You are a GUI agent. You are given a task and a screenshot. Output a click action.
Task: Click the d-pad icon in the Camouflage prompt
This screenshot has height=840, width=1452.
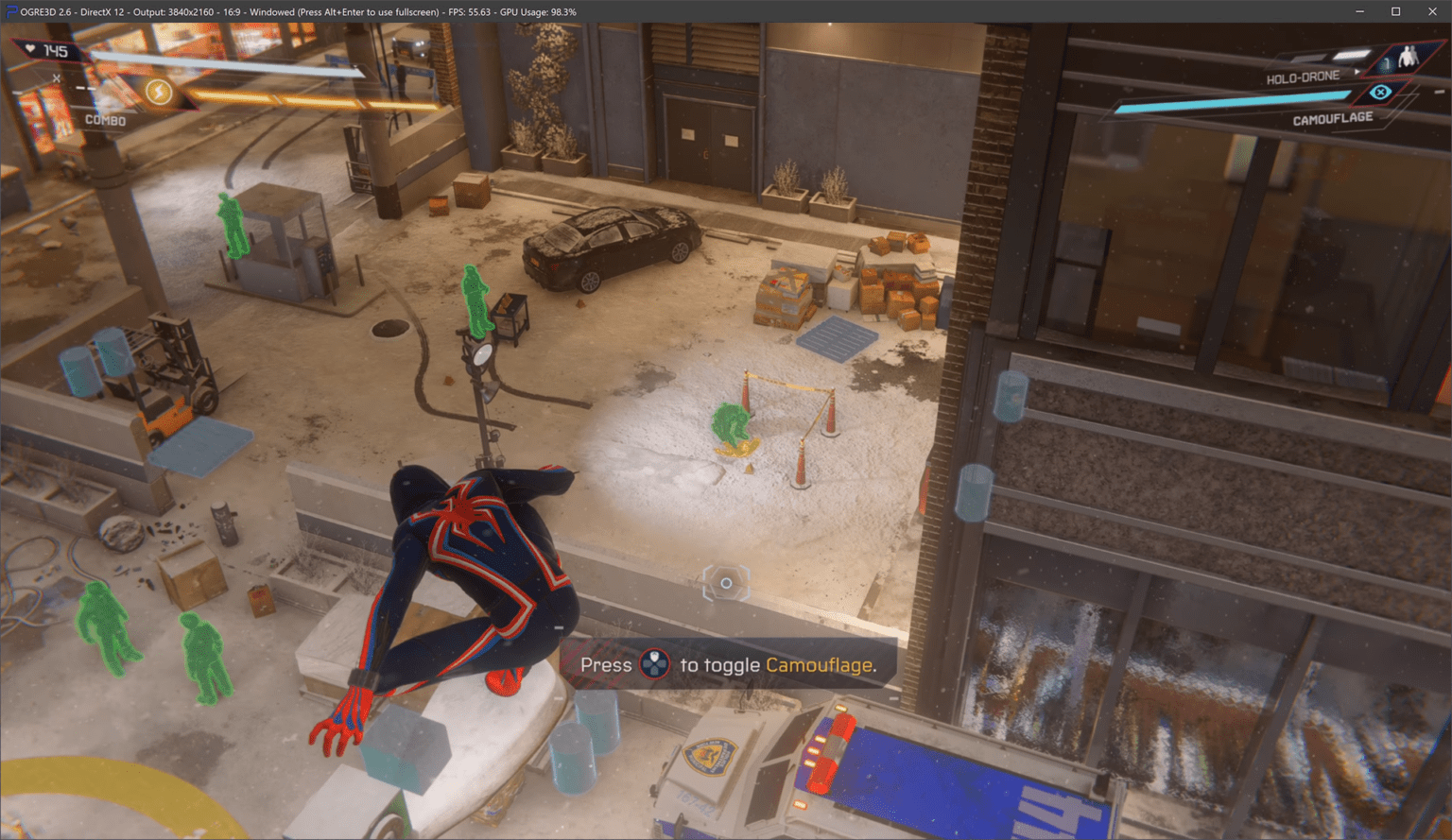click(x=654, y=664)
